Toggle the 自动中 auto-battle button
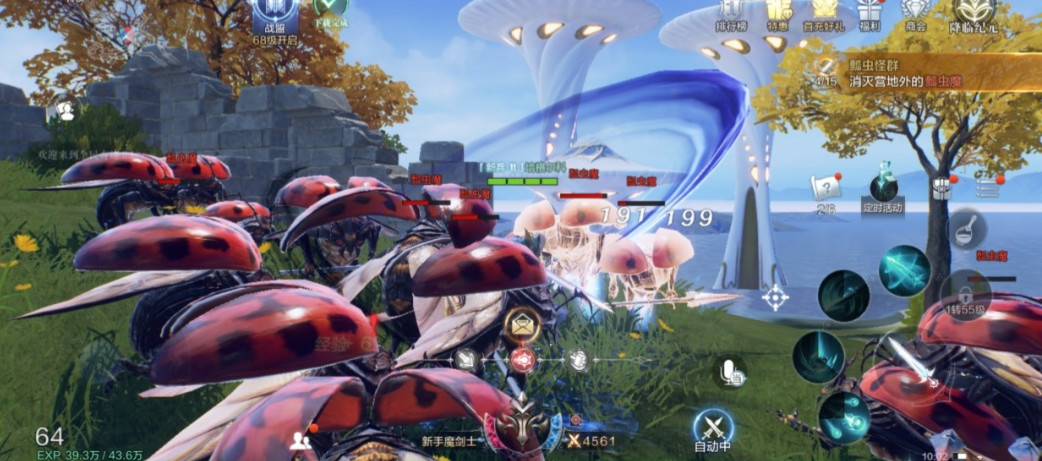Viewport: 1042px width, 461px height. [713, 430]
